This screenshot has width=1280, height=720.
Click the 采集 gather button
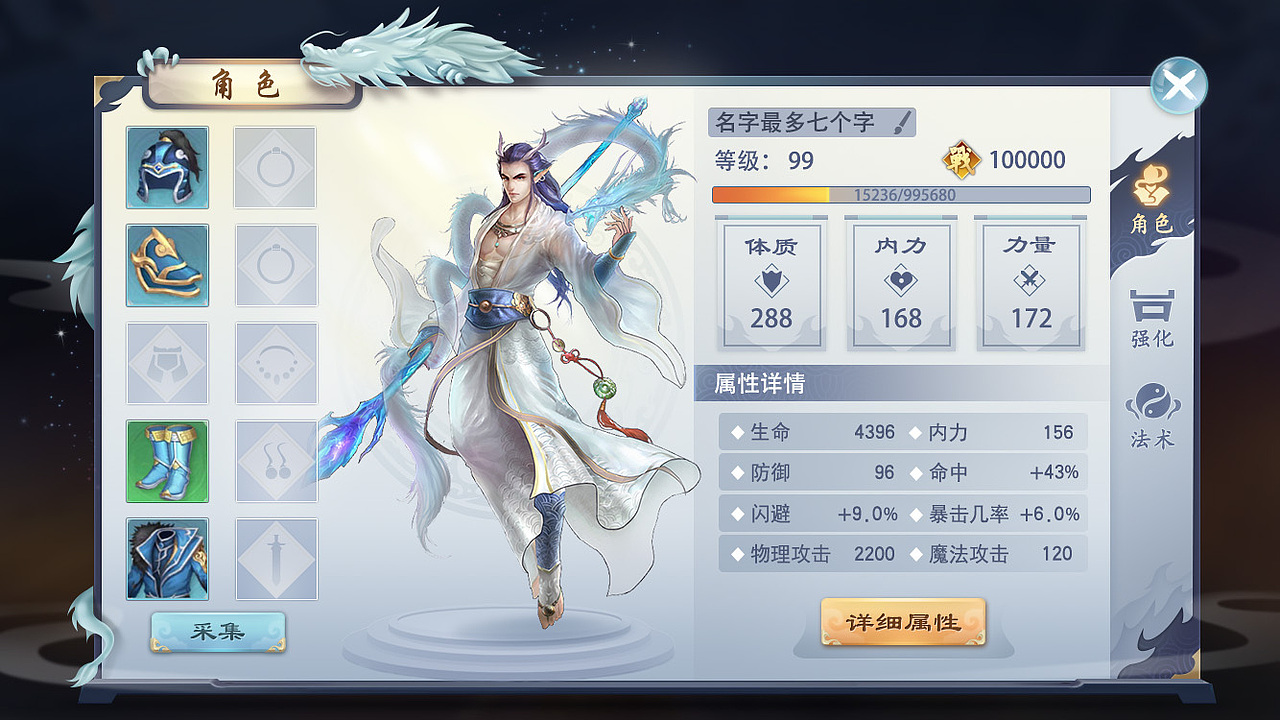point(216,630)
